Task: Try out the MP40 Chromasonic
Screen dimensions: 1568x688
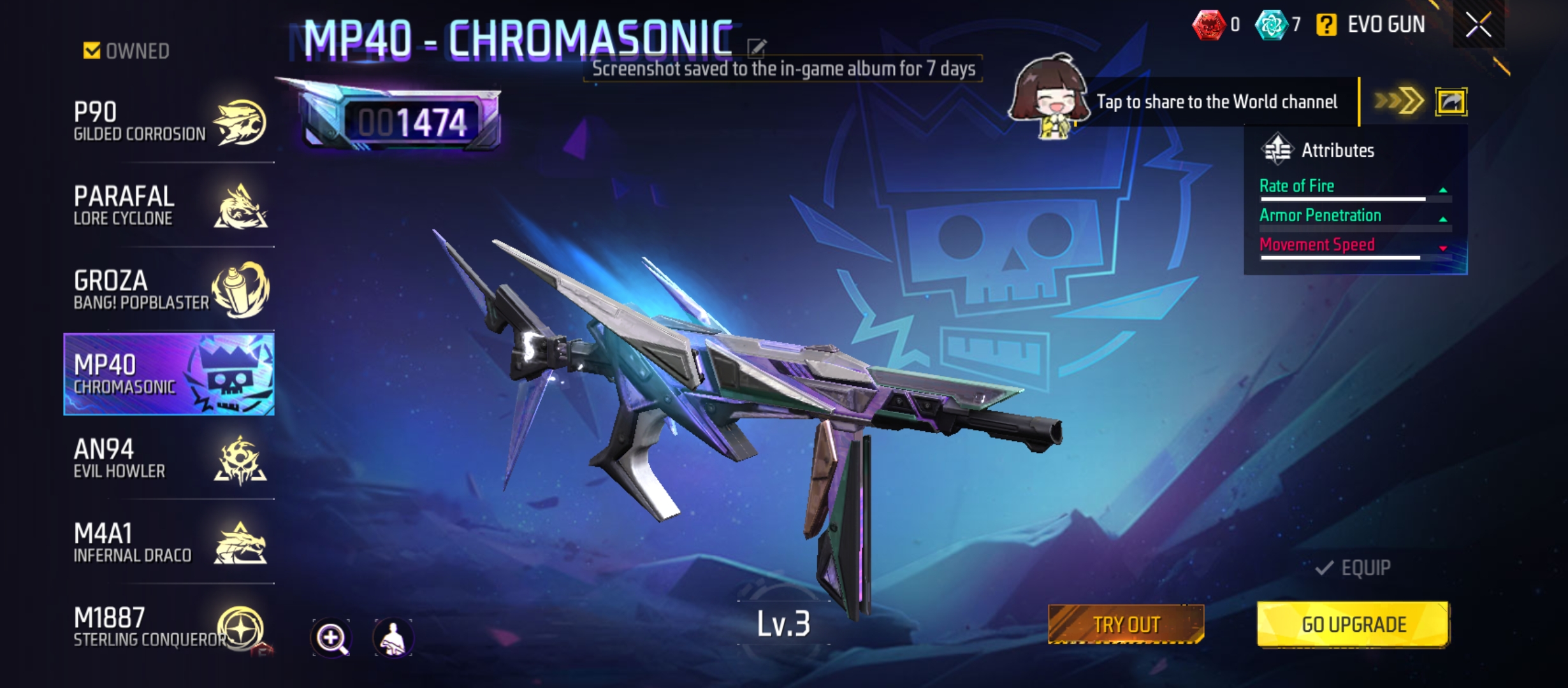Action: point(1126,624)
